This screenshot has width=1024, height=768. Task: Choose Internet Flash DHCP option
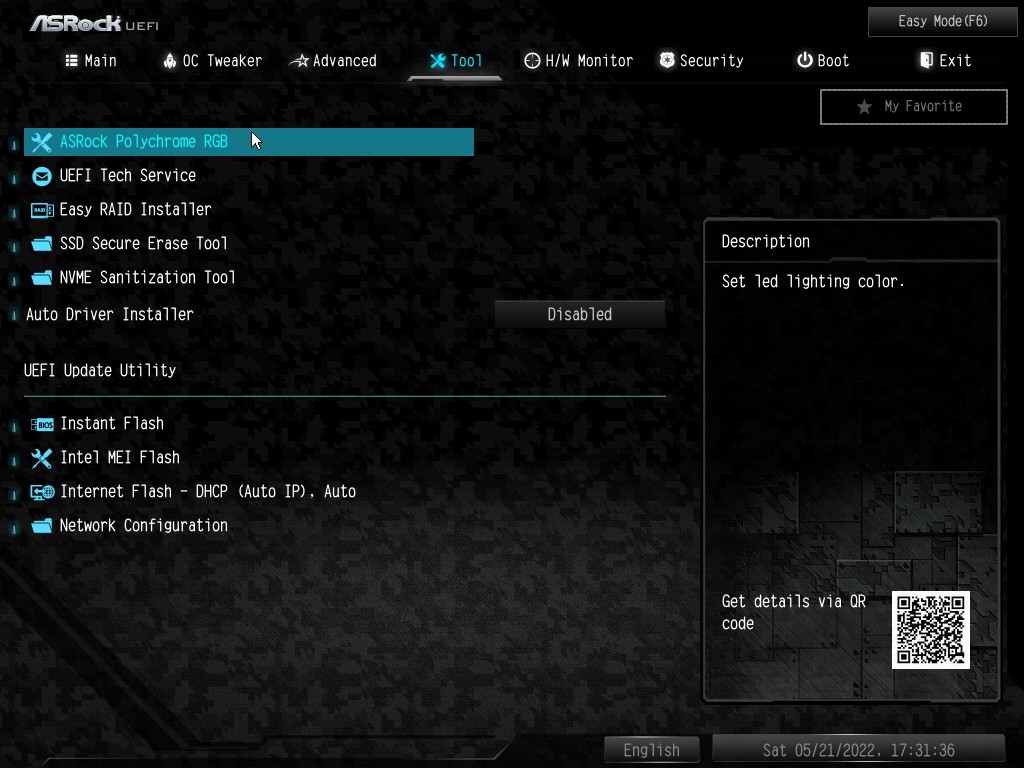[x=207, y=492]
